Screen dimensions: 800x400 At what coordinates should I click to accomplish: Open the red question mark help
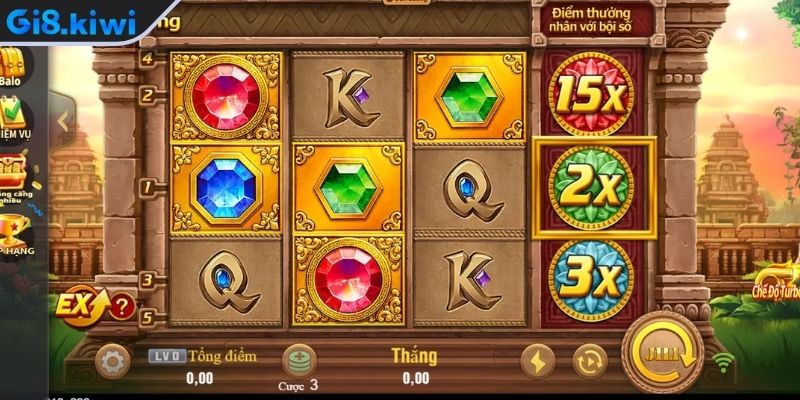(121, 305)
